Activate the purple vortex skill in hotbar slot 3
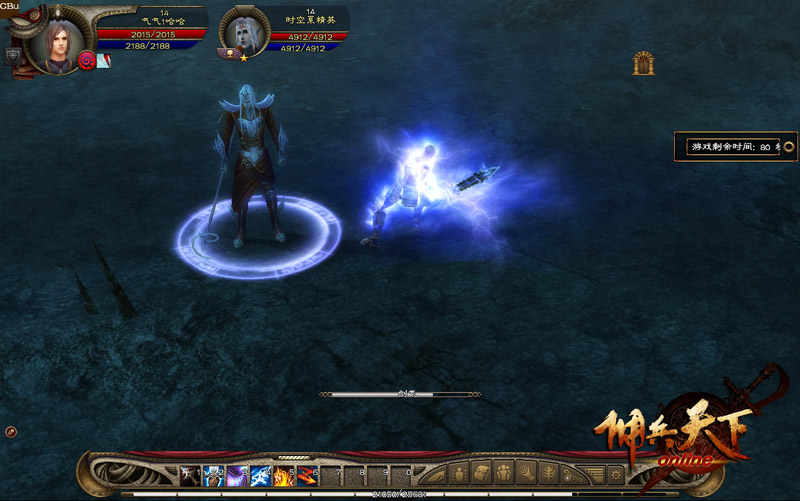This screenshot has height=501, width=800. (x=237, y=474)
